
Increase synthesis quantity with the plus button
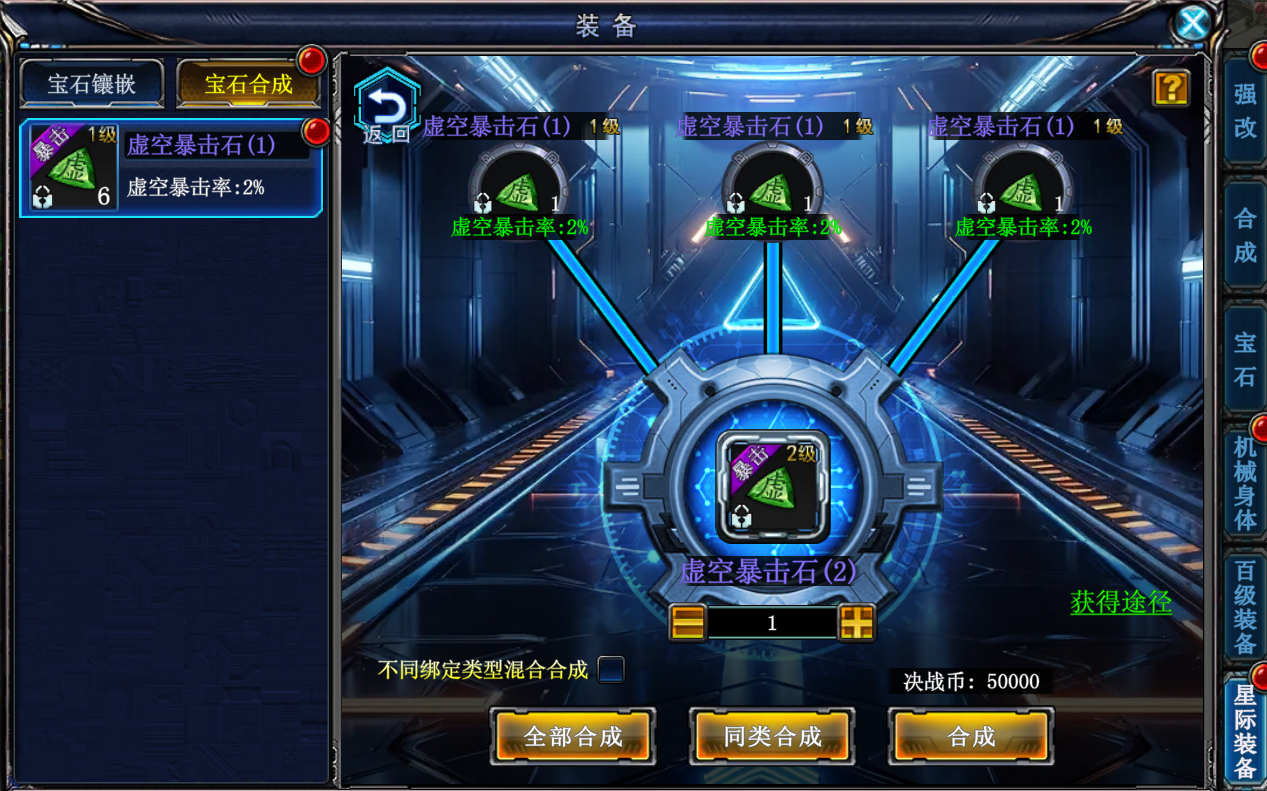pos(857,623)
